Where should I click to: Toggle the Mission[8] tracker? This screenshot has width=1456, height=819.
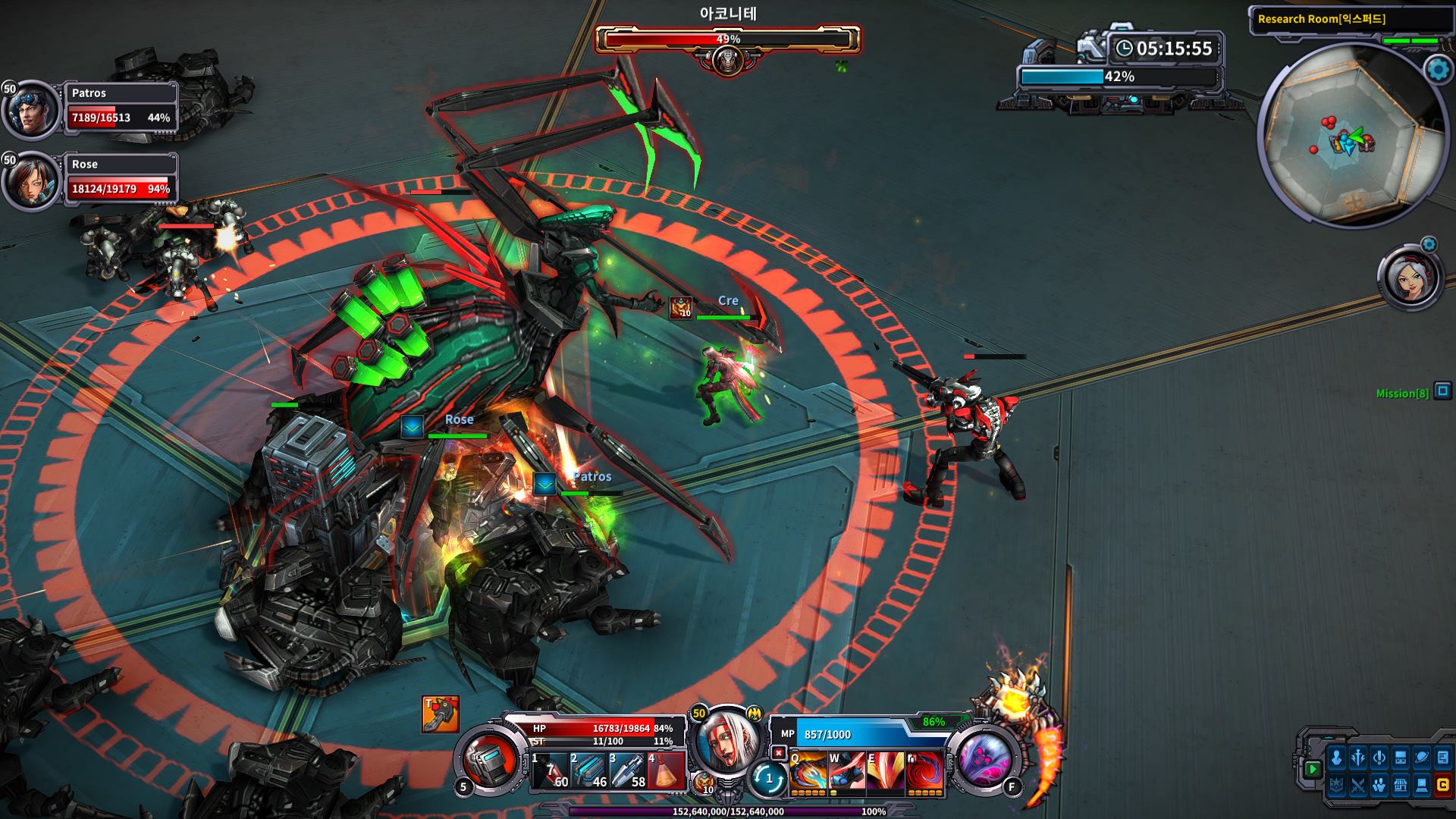[x=1442, y=391]
